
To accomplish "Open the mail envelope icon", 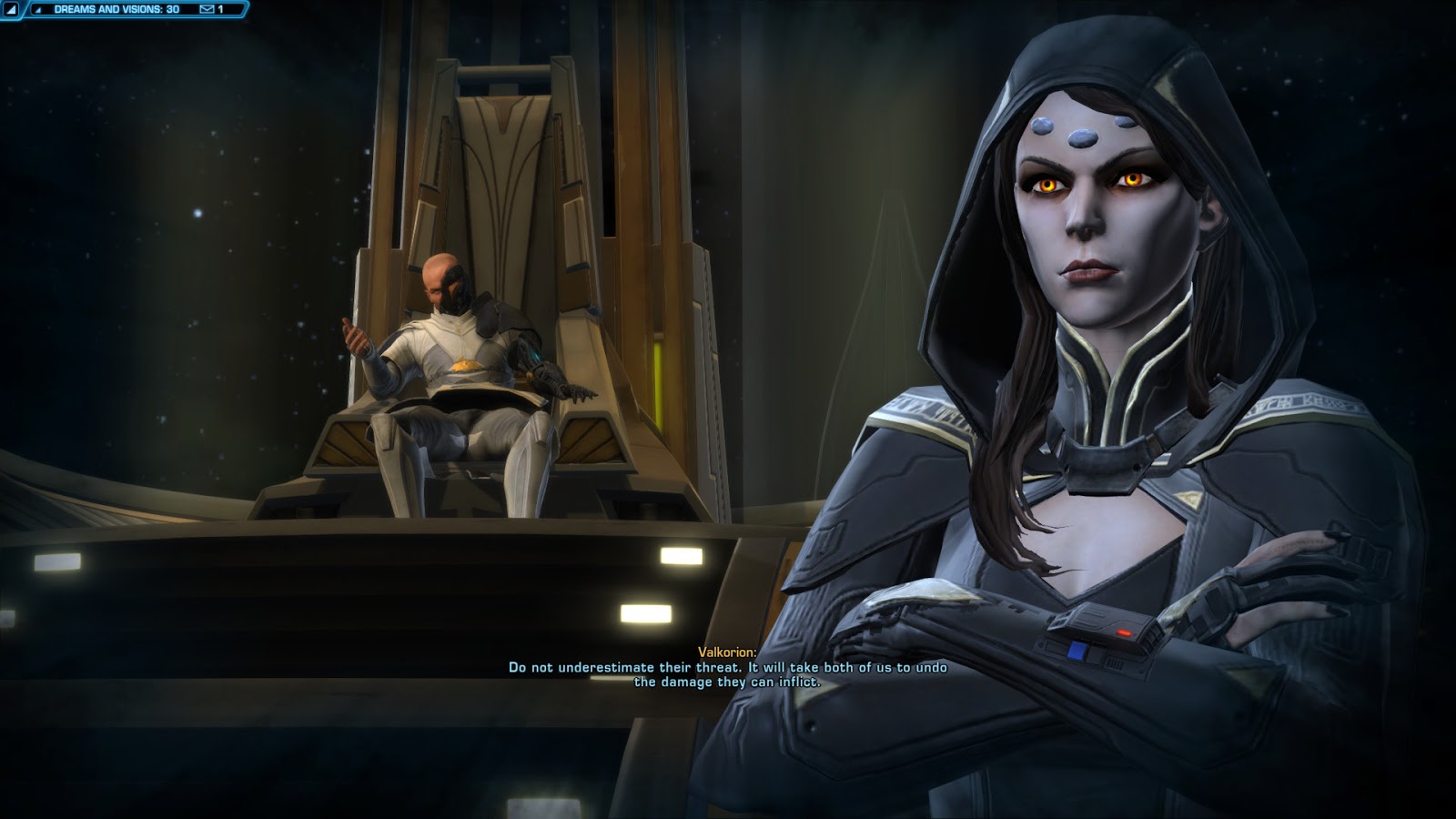I will pos(207,9).
